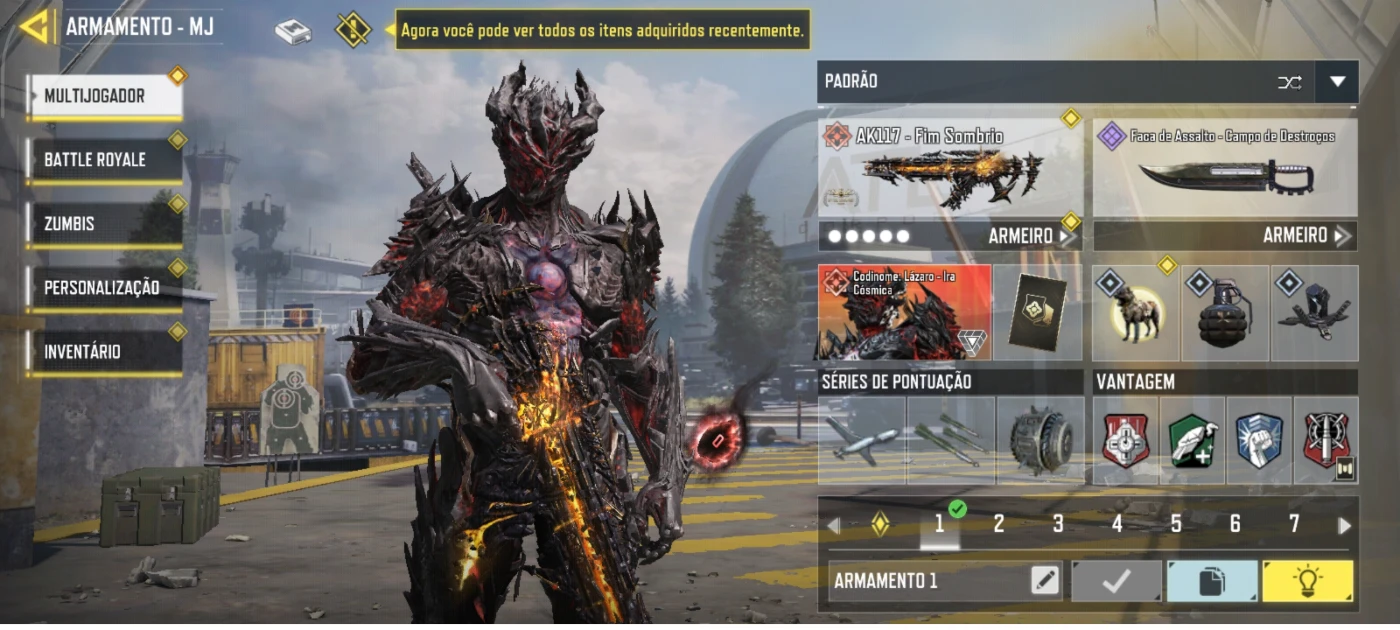
Task: Click the yellow lightbulb recommendation button
Action: [x=1307, y=581]
